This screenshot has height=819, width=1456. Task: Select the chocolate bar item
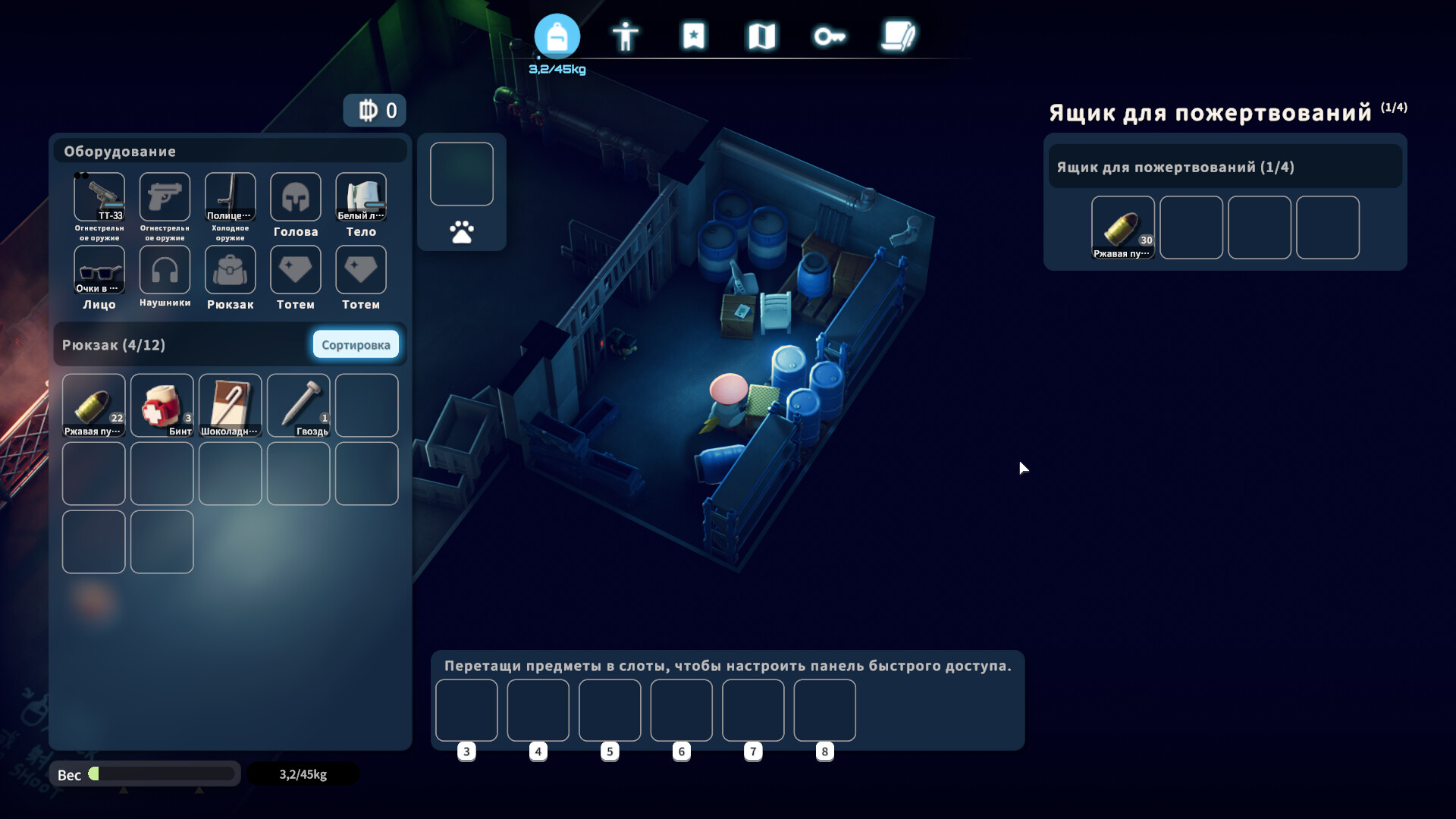pyautogui.click(x=231, y=405)
